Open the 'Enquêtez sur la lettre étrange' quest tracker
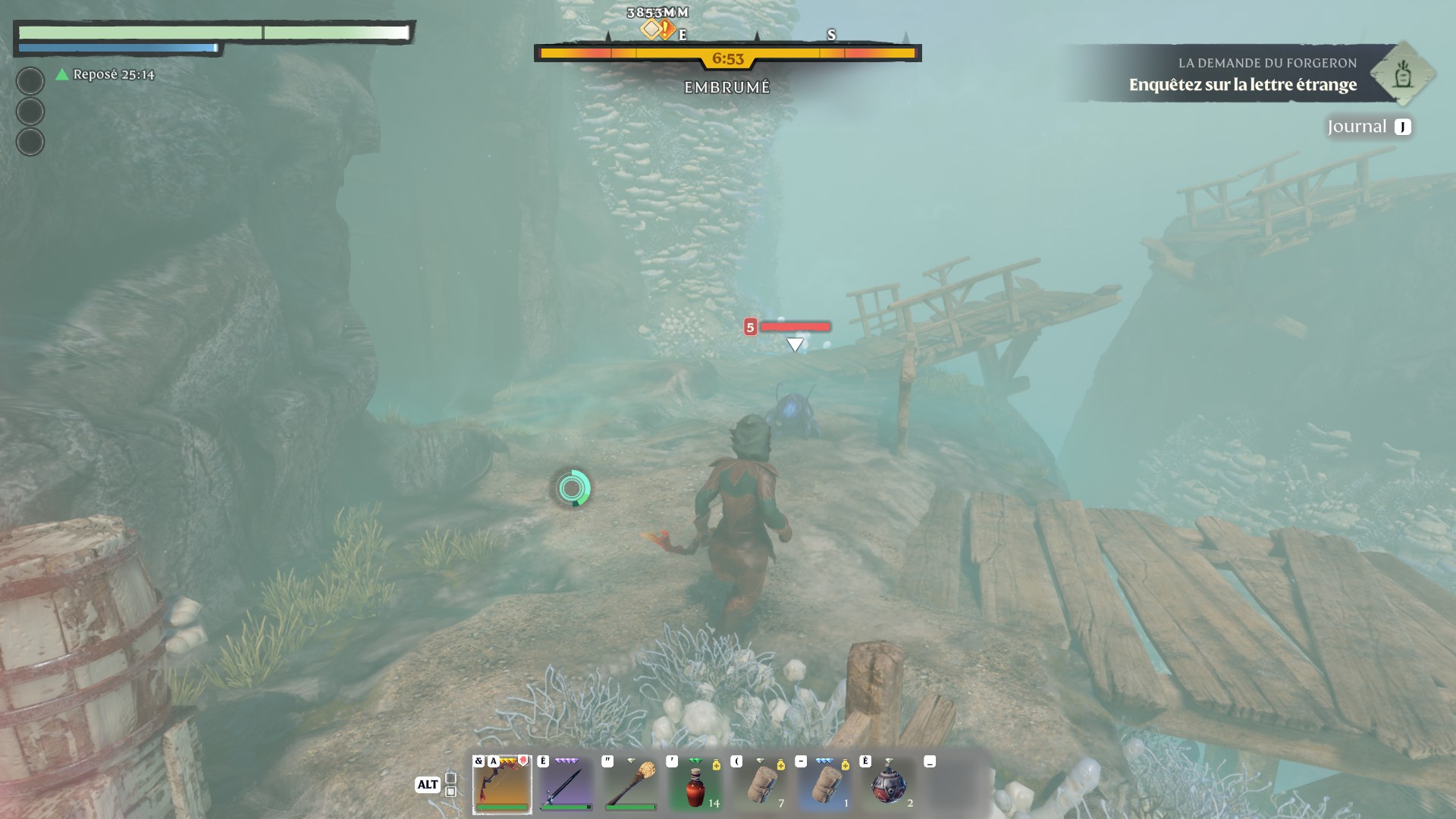Viewport: 1456px width, 819px height. 1242,84
